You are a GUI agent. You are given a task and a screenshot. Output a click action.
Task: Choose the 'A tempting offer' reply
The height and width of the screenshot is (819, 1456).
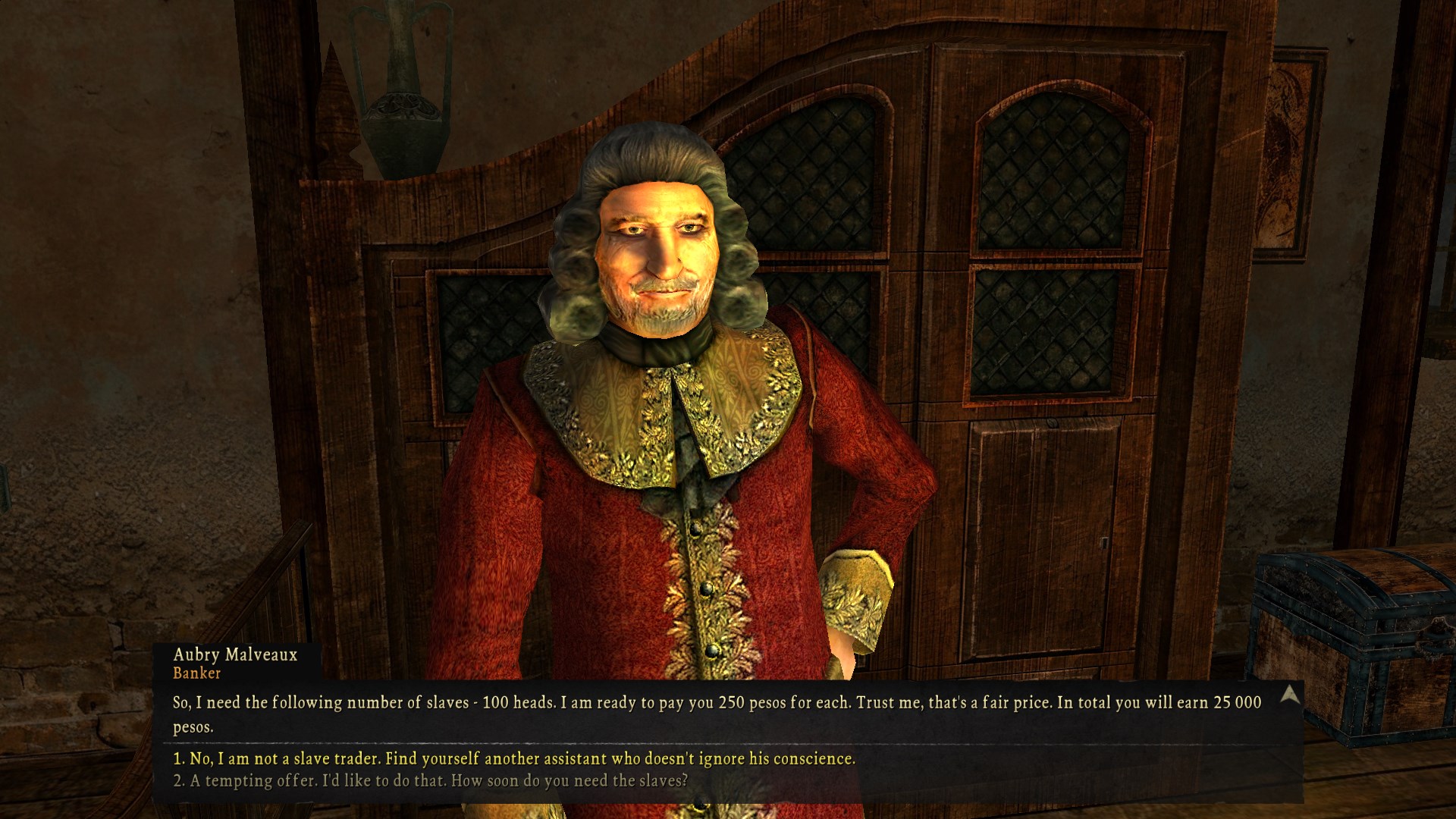click(x=430, y=780)
